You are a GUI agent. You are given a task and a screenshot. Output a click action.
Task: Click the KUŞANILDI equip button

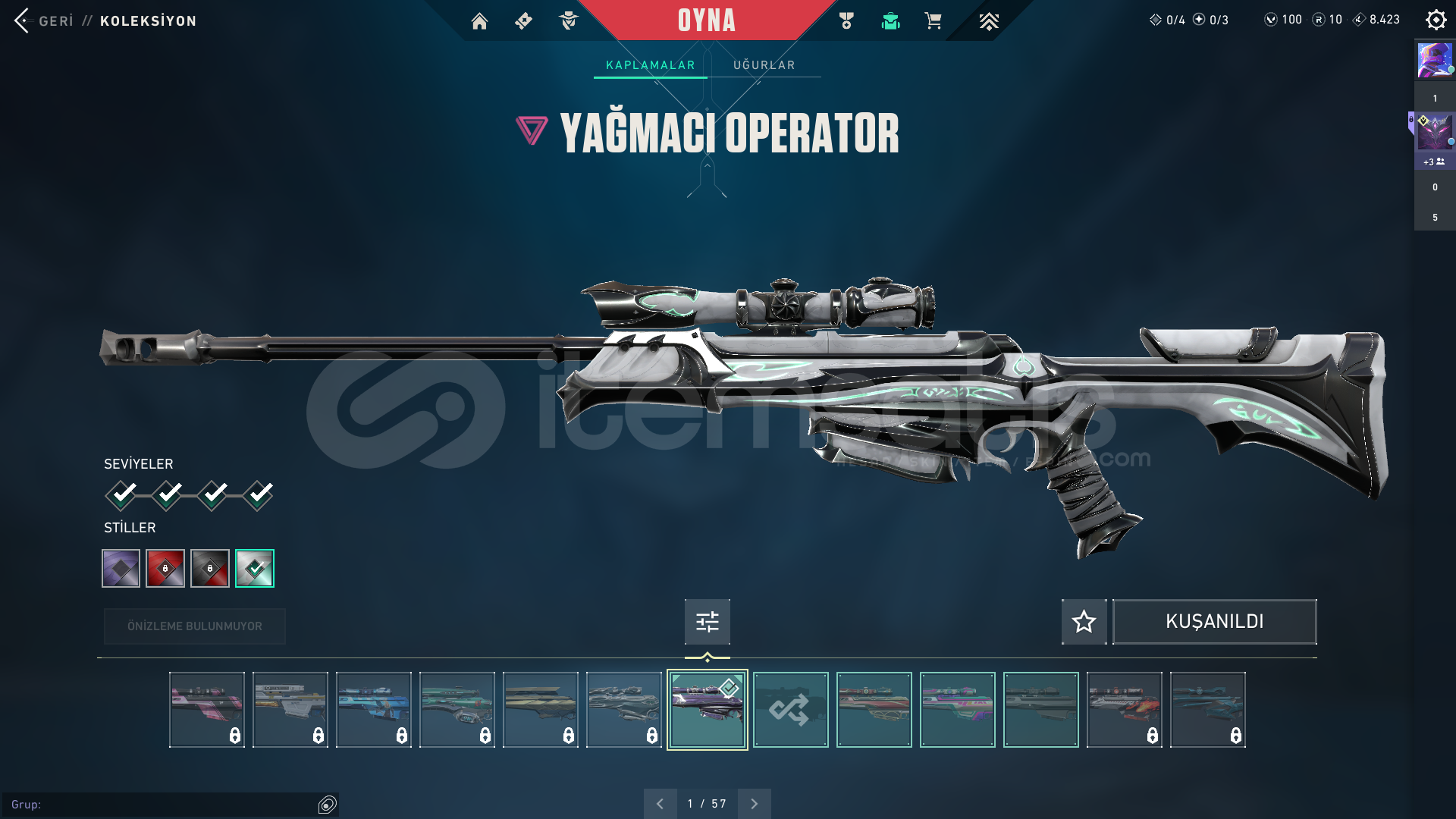coord(1214,622)
